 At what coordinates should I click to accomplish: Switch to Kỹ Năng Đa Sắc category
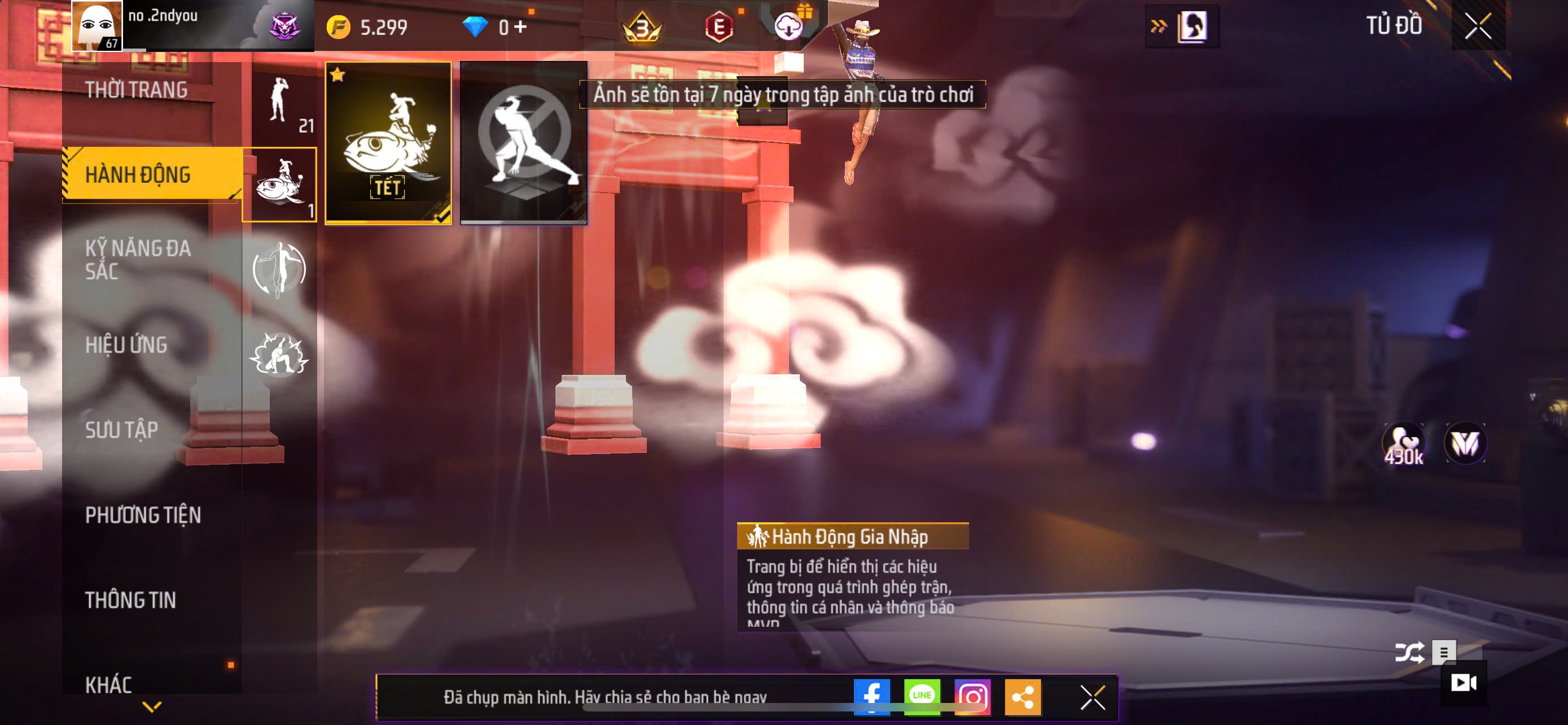pyautogui.click(x=138, y=259)
